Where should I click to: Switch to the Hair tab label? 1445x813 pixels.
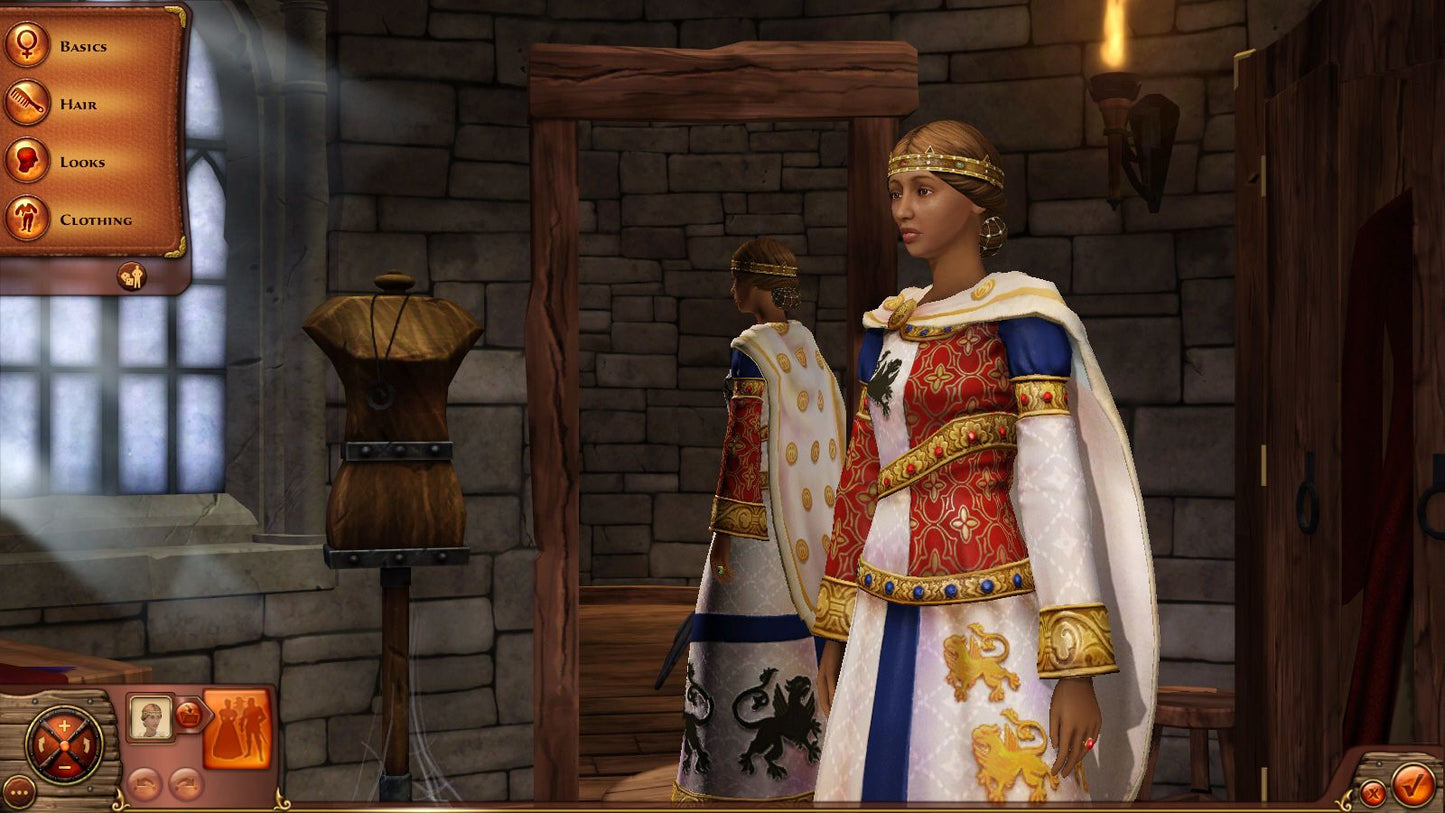pos(80,103)
